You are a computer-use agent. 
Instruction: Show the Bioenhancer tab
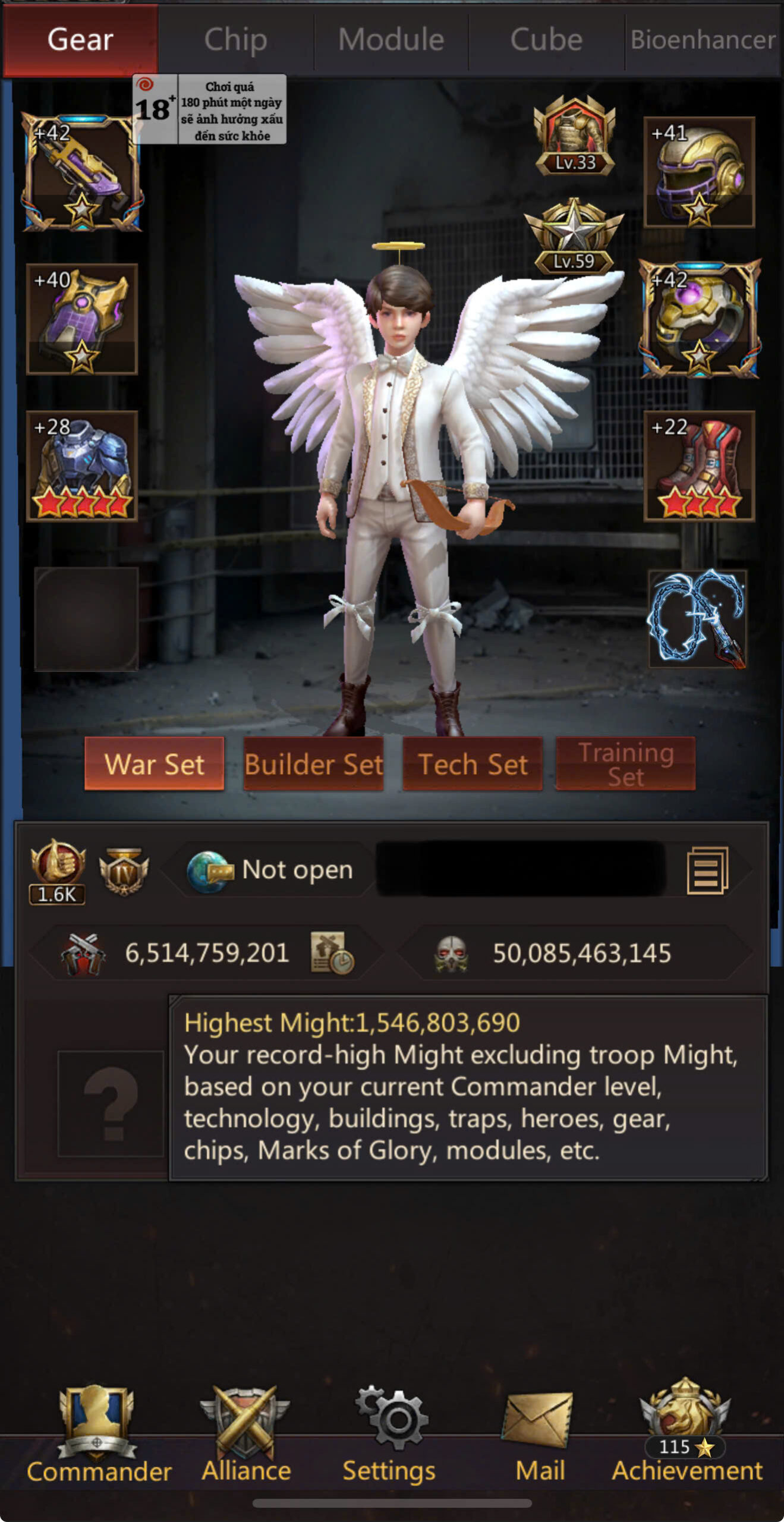click(x=703, y=40)
